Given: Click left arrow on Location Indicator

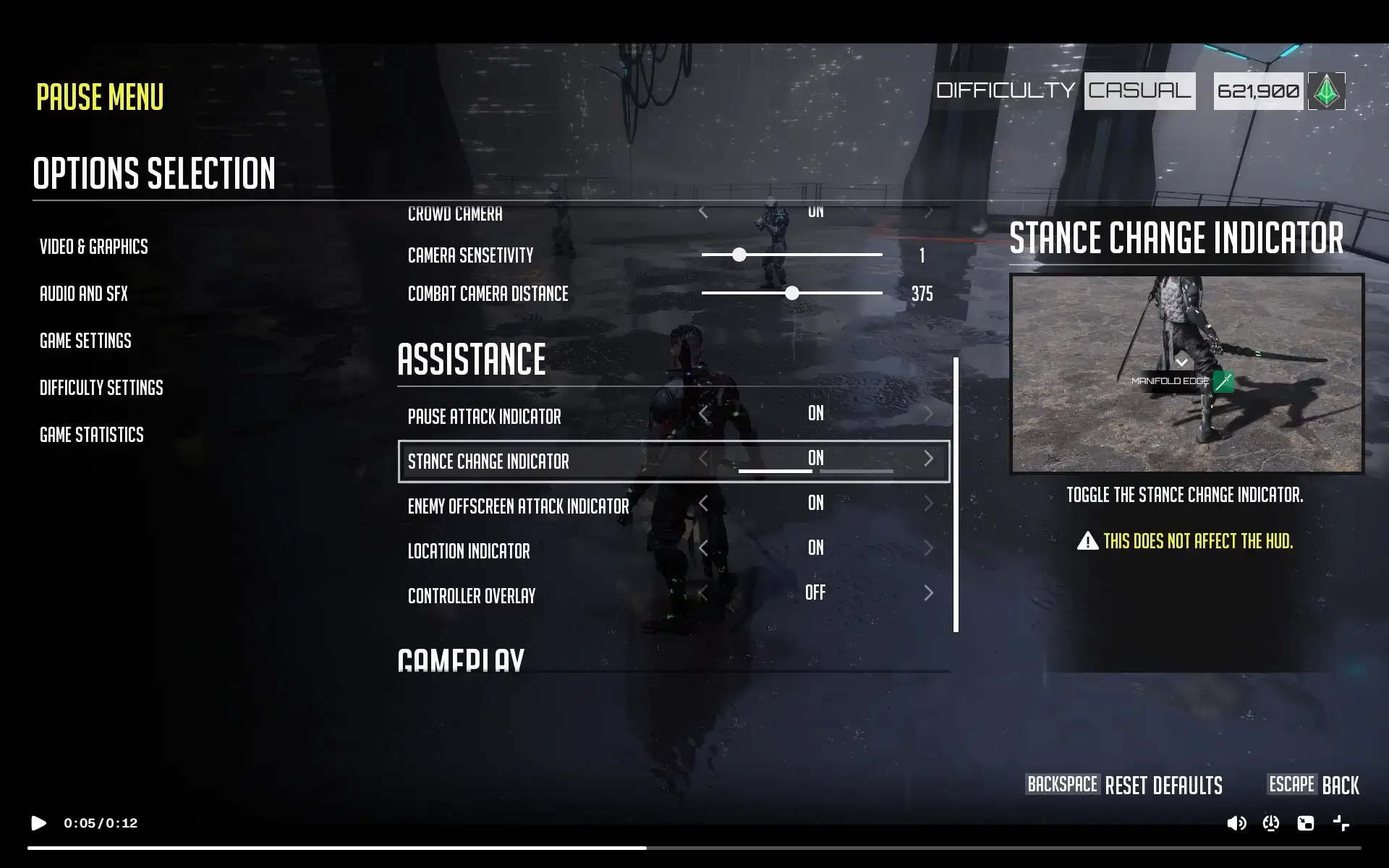Looking at the screenshot, I should [x=703, y=548].
